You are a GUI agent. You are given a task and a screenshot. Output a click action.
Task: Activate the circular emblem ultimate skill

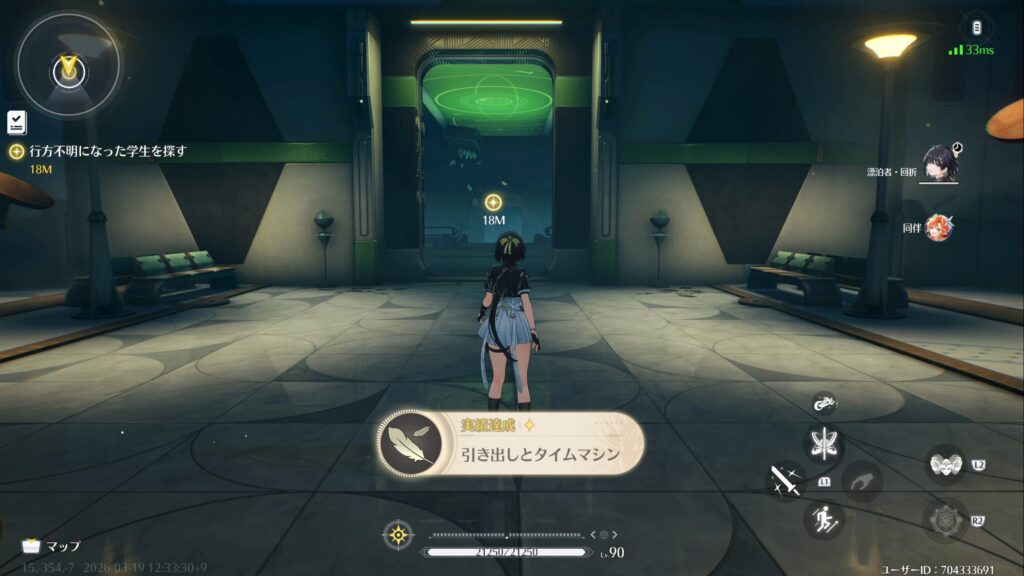click(943, 520)
